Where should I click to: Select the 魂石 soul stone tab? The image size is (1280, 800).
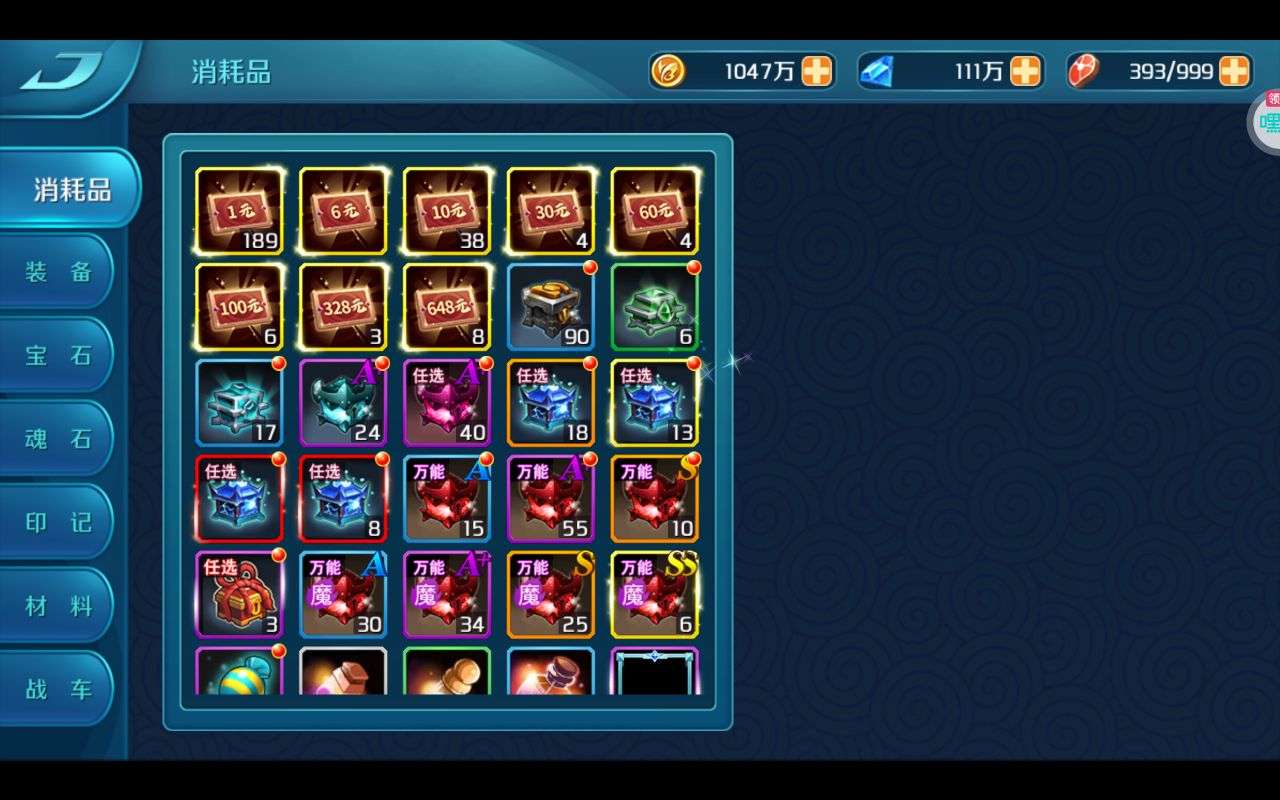58,439
